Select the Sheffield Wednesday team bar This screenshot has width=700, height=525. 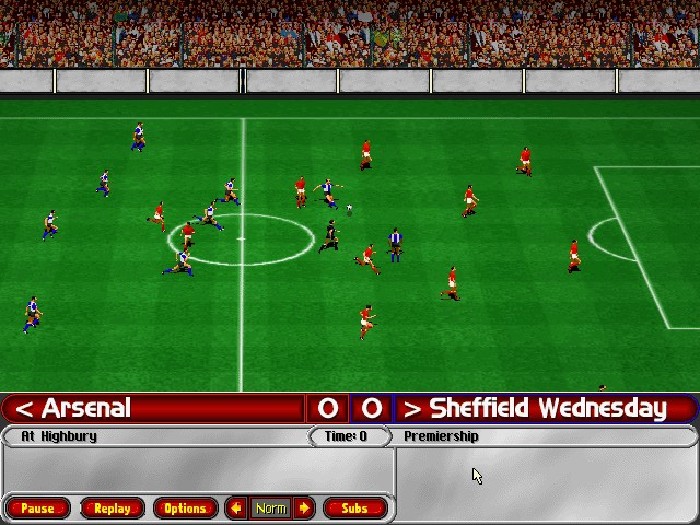(545, 408)
